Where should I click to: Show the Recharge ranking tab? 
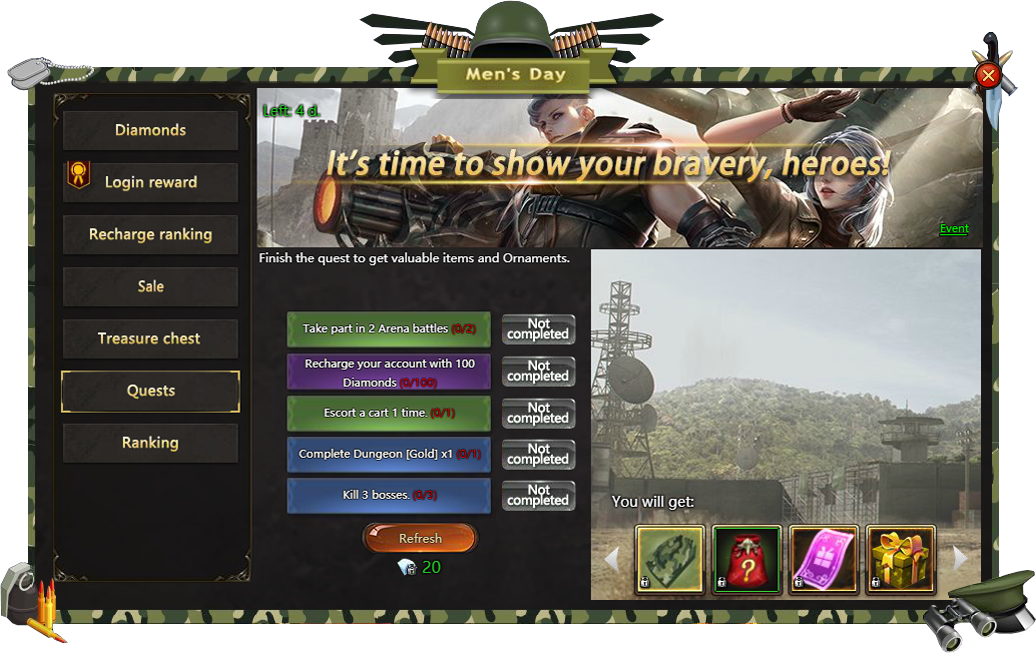(x=150, y=234)
